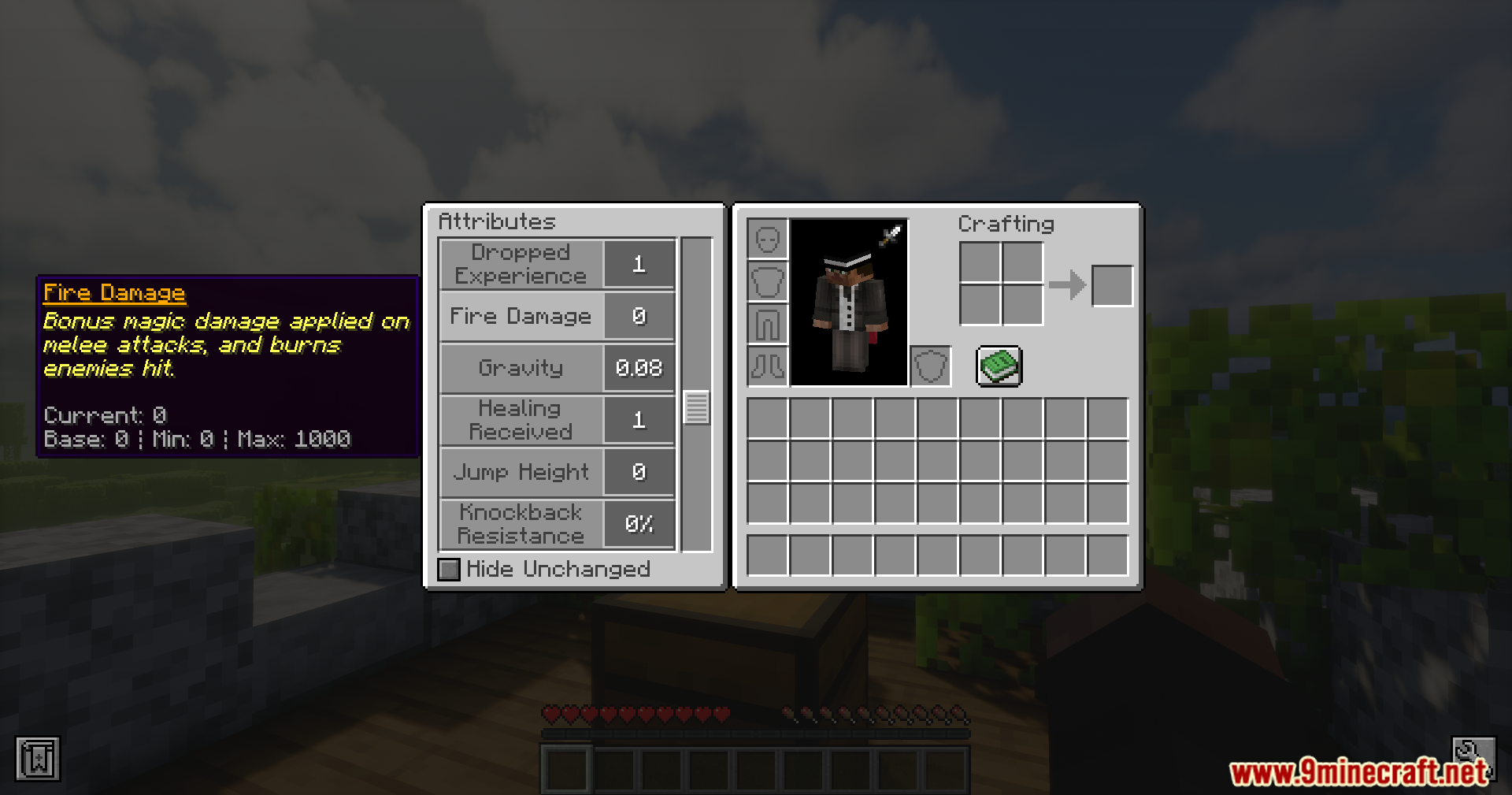Open the green recipe book
This screenshot has height=795, width=1512.
999,366
